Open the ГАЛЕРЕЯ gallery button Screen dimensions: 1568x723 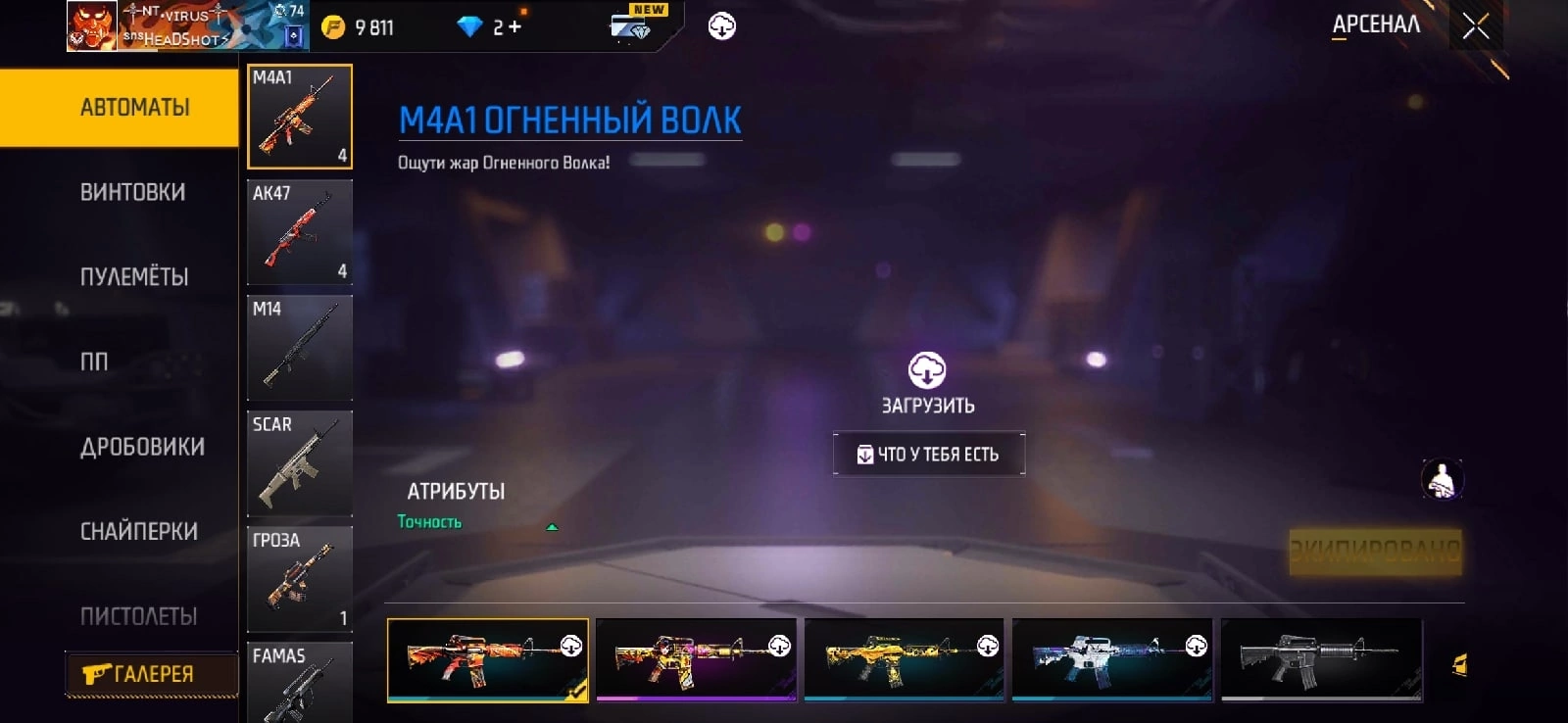coord(151,674)
